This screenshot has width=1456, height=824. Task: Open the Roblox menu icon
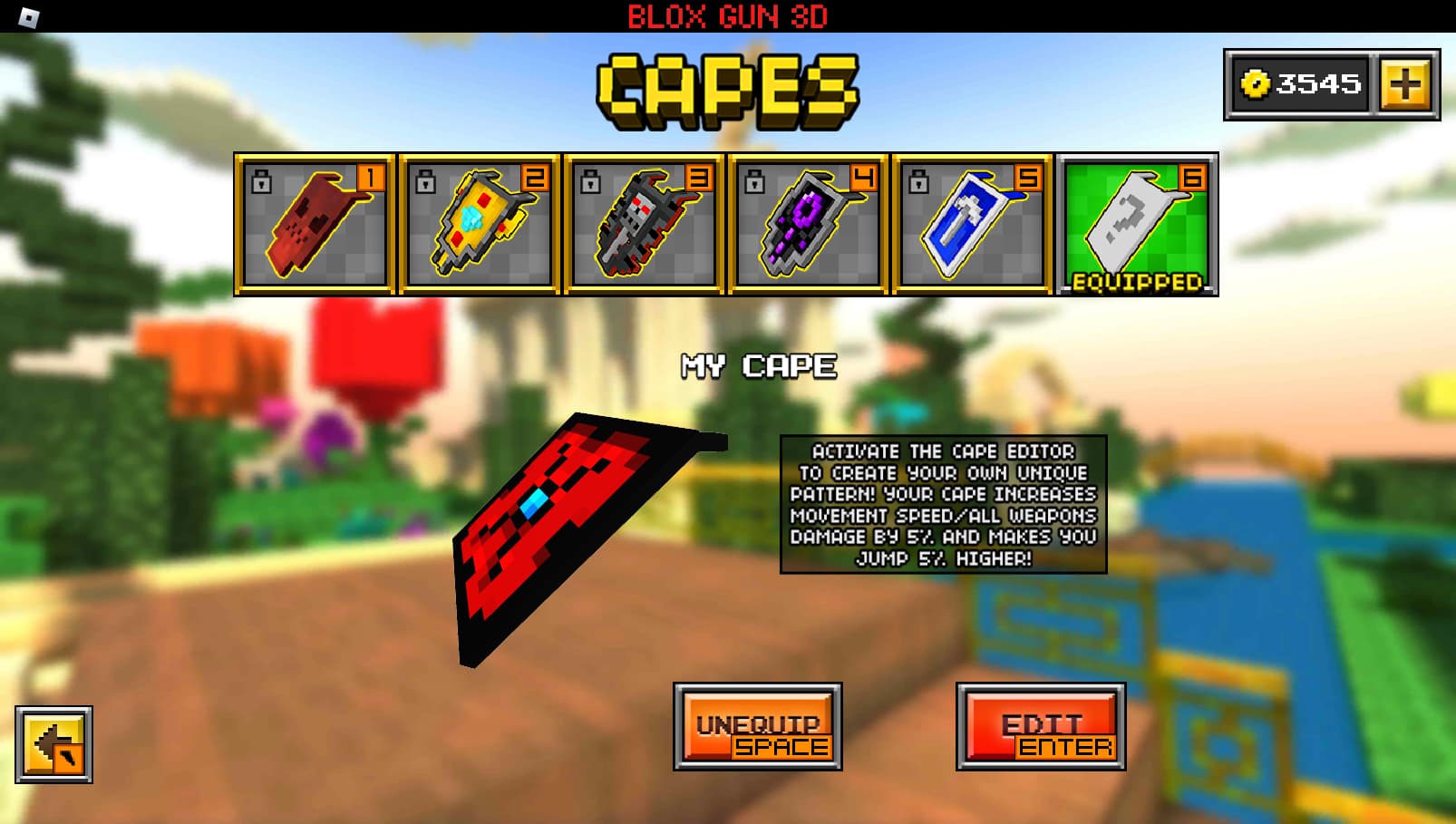(x=29, y=16)
